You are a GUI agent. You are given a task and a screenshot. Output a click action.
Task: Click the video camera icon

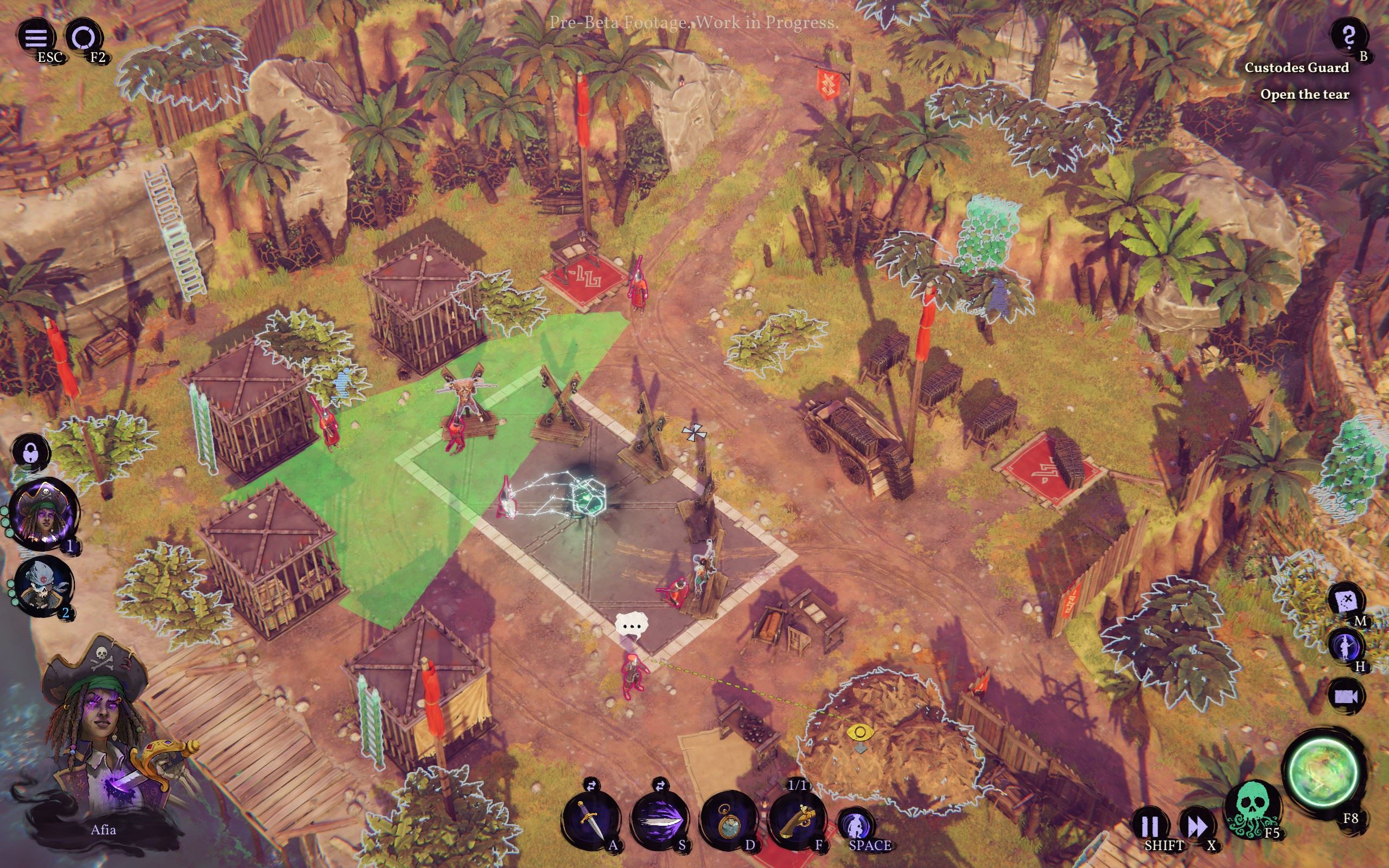pos(1346,696)
